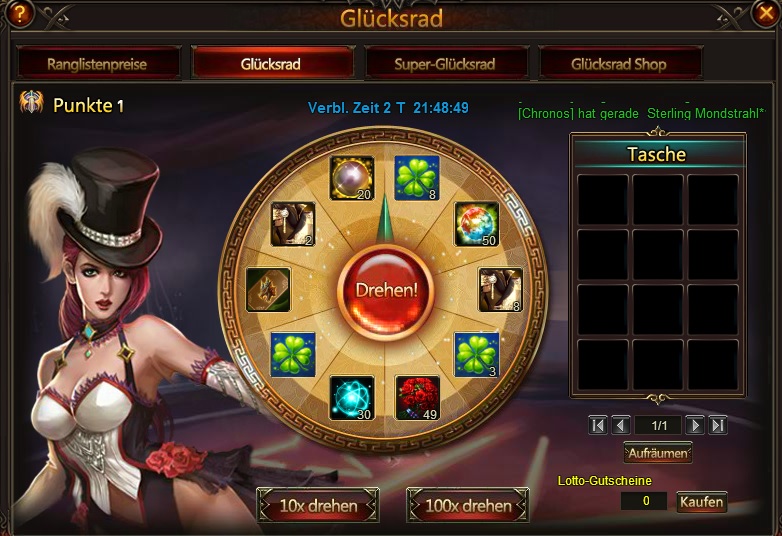Select the red roses prize with 49
The height and width of the screenshot is (536, 782).
(418, 397)
